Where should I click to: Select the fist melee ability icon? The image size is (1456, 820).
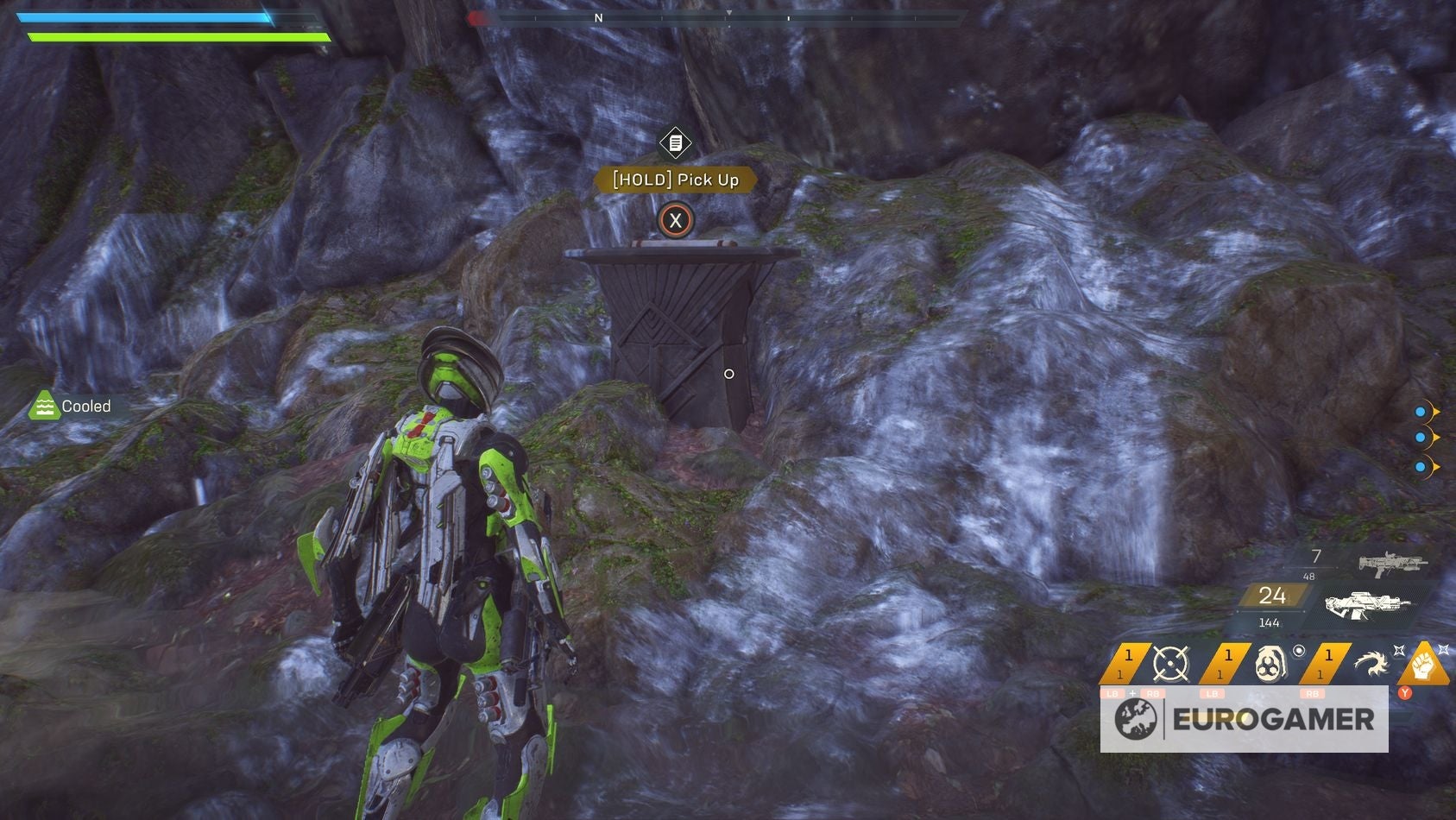[1424, 665]
